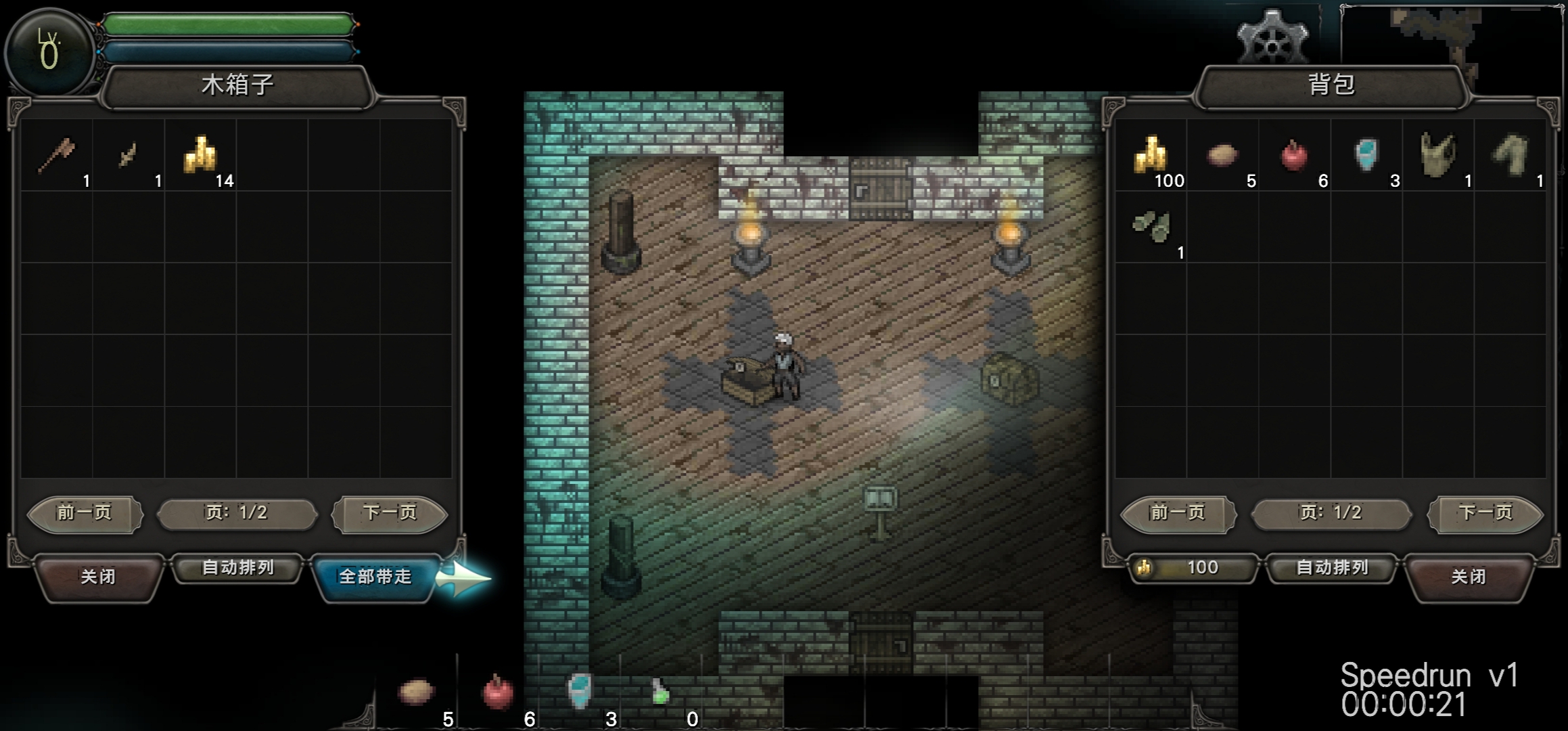This screenshot has width=1568, height=731.
Task: Choose the potato stack in the backpack
Action: click(x=1222, y=156)
